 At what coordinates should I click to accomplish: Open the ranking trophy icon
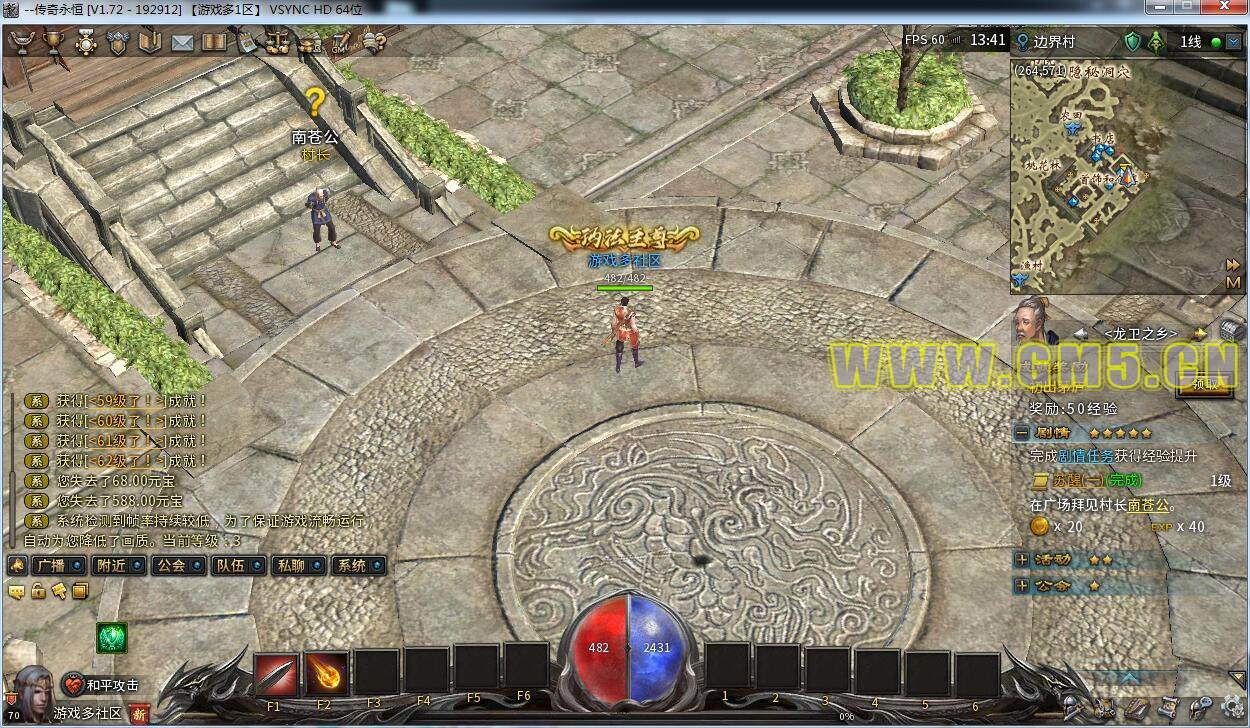(53, 42)
